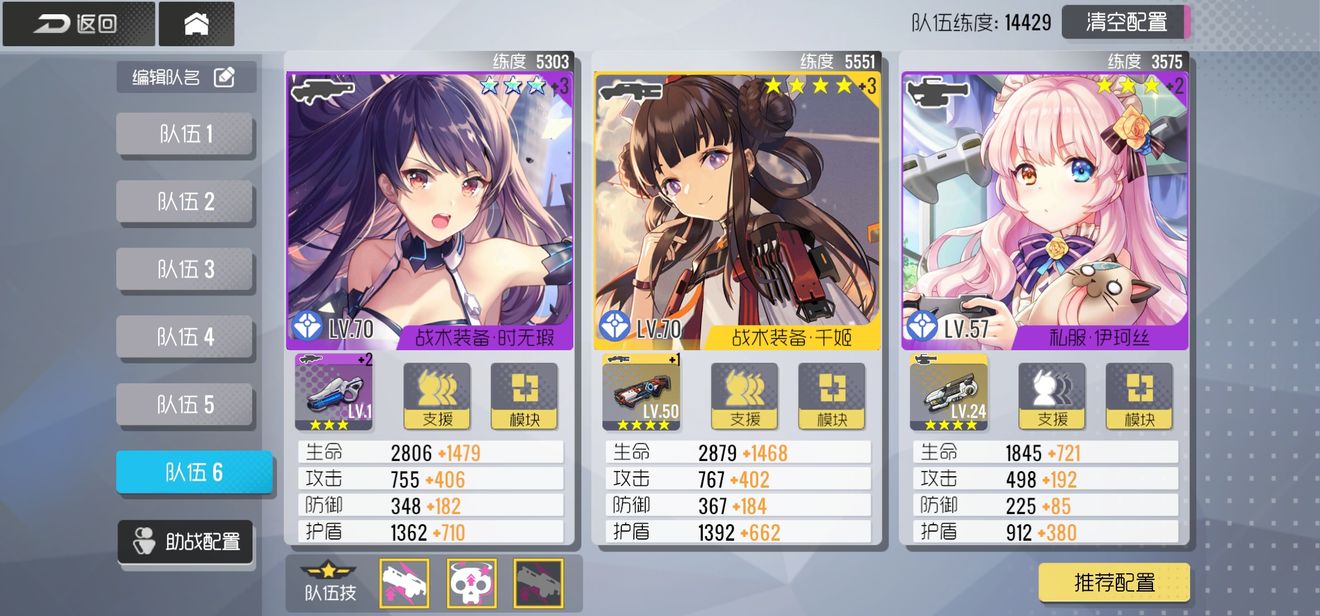
Task: Open 伊珂丝's LV.24 weapon slot
Action: point(949,392)
